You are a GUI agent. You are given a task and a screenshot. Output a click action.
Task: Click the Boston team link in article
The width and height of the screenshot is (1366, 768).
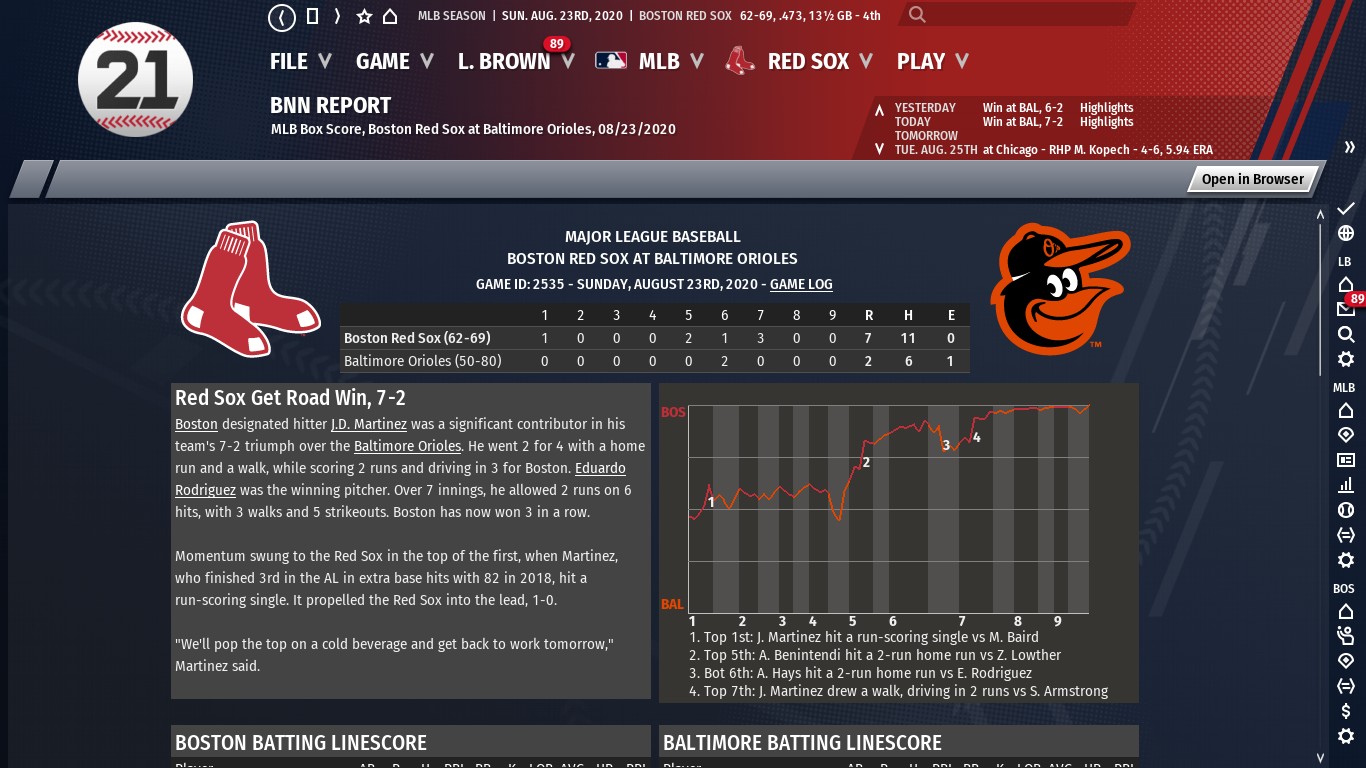coord(196,424)
